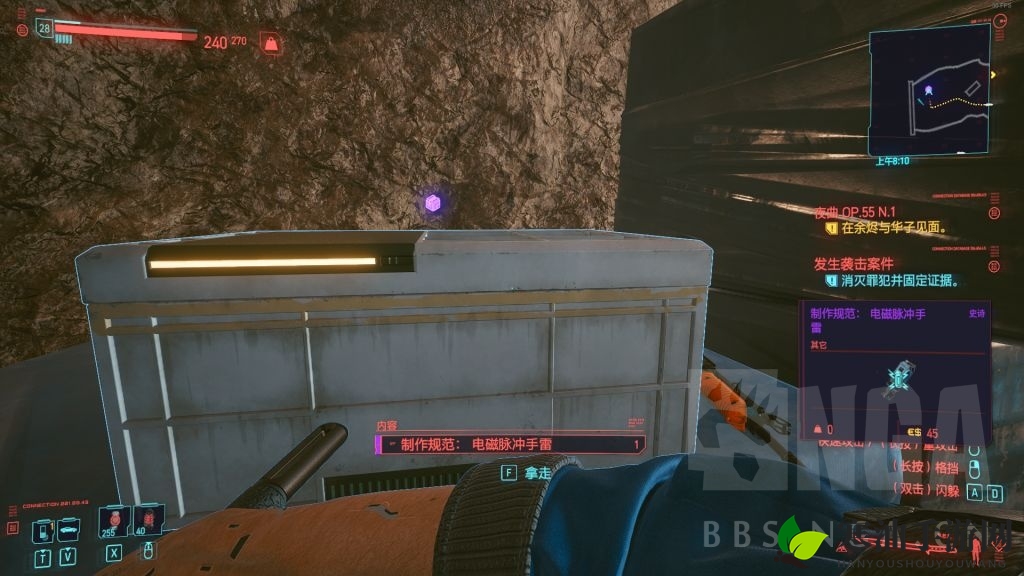Inspect the EMP grenade item tooltip card
This screenshot has width=1024, height=576.
(x=895, y=370)
